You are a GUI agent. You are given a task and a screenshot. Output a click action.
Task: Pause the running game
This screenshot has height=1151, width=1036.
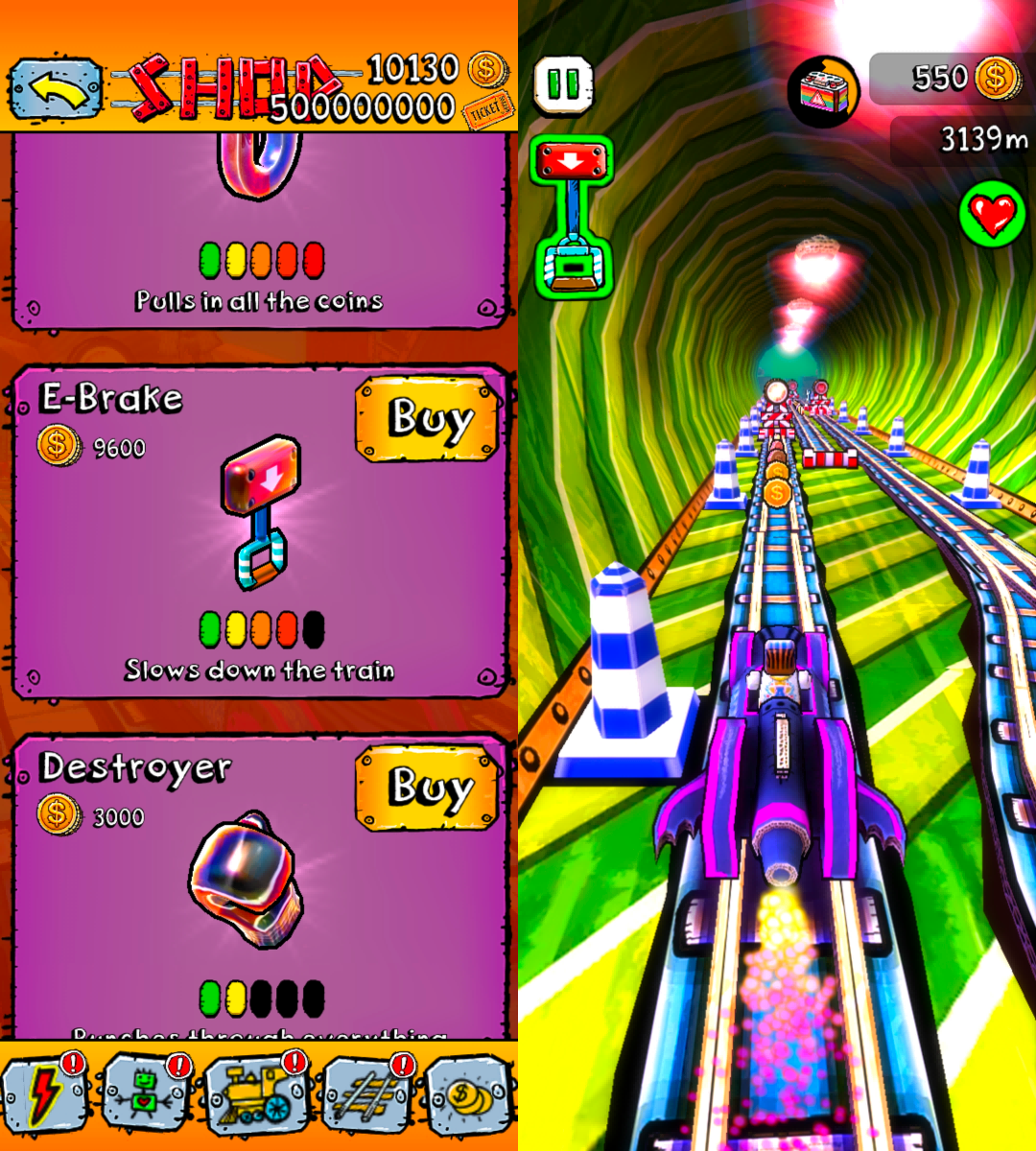click(x=563, y=85)
